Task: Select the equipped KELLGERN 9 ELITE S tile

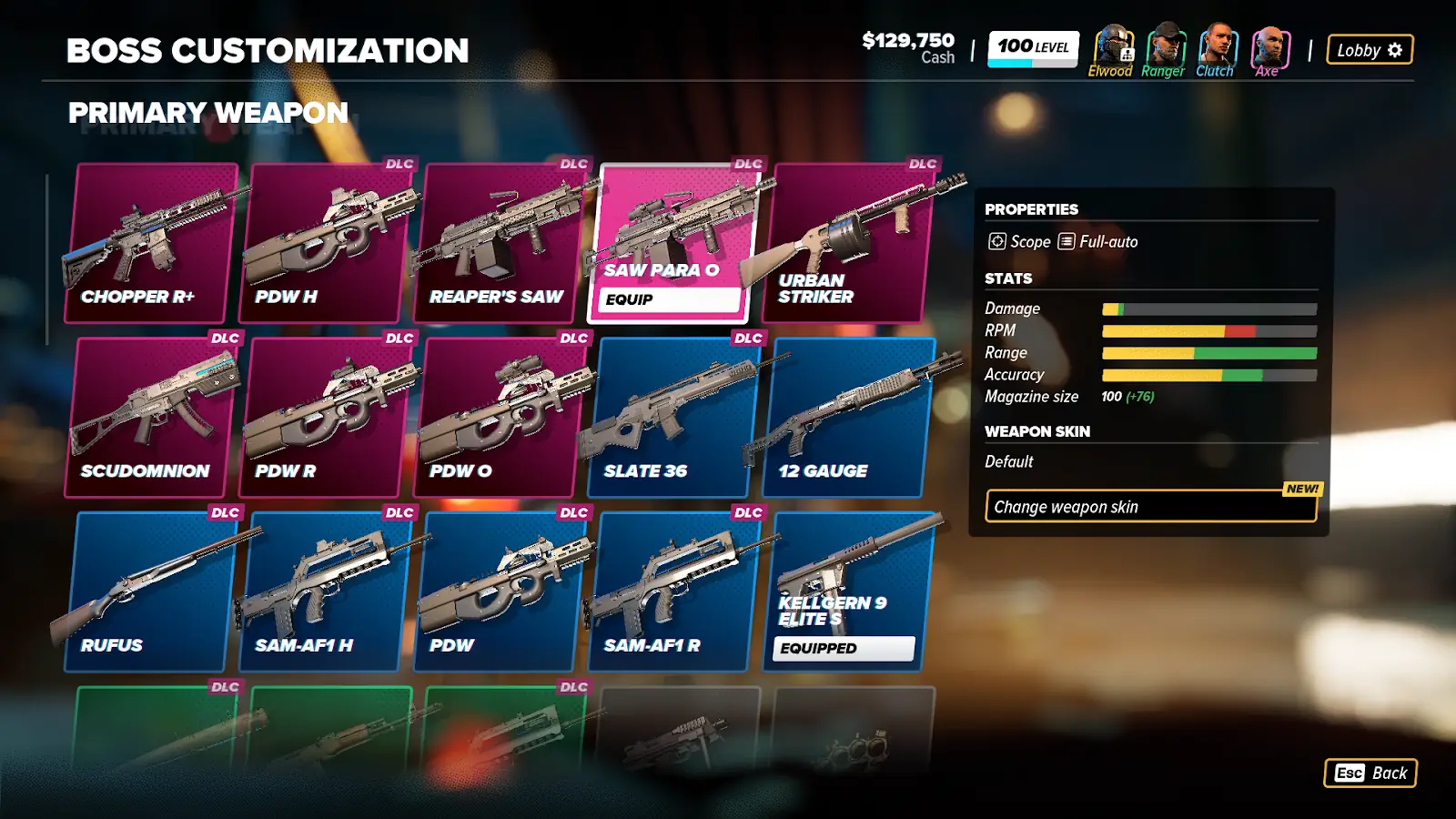Action: [847, 591]
